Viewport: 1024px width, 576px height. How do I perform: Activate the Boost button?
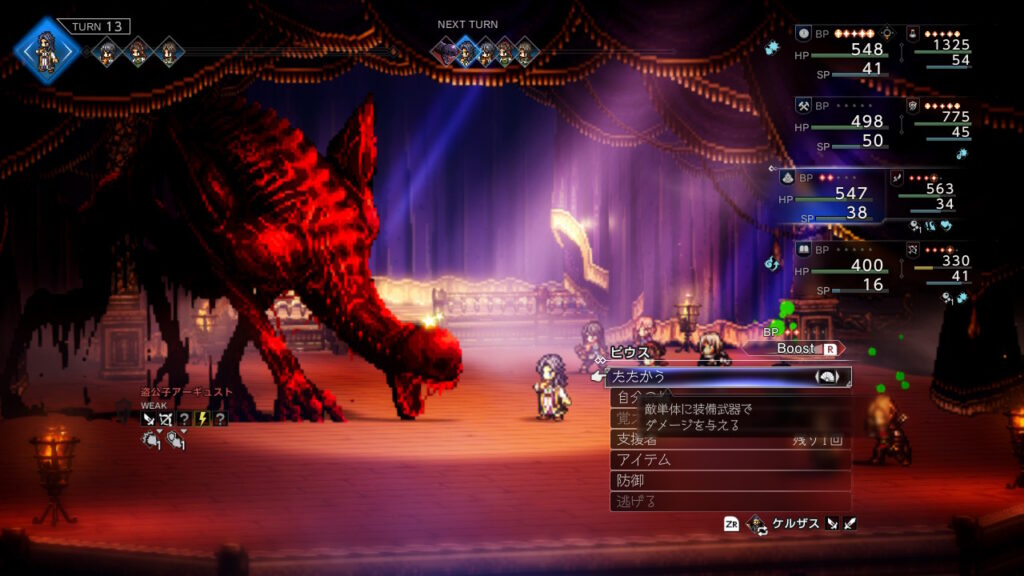point(805,349)
